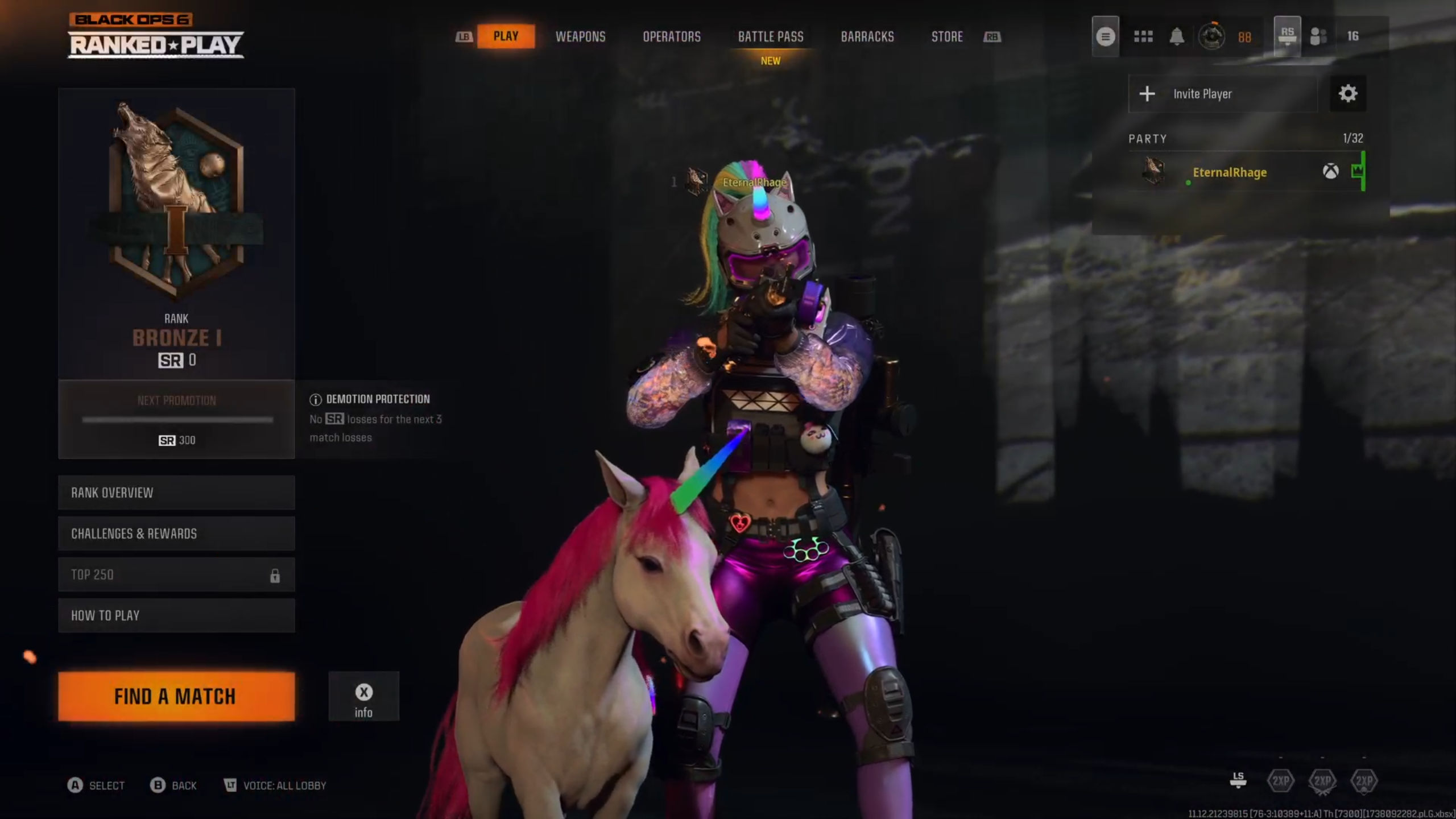Select the Play tab

506,36
